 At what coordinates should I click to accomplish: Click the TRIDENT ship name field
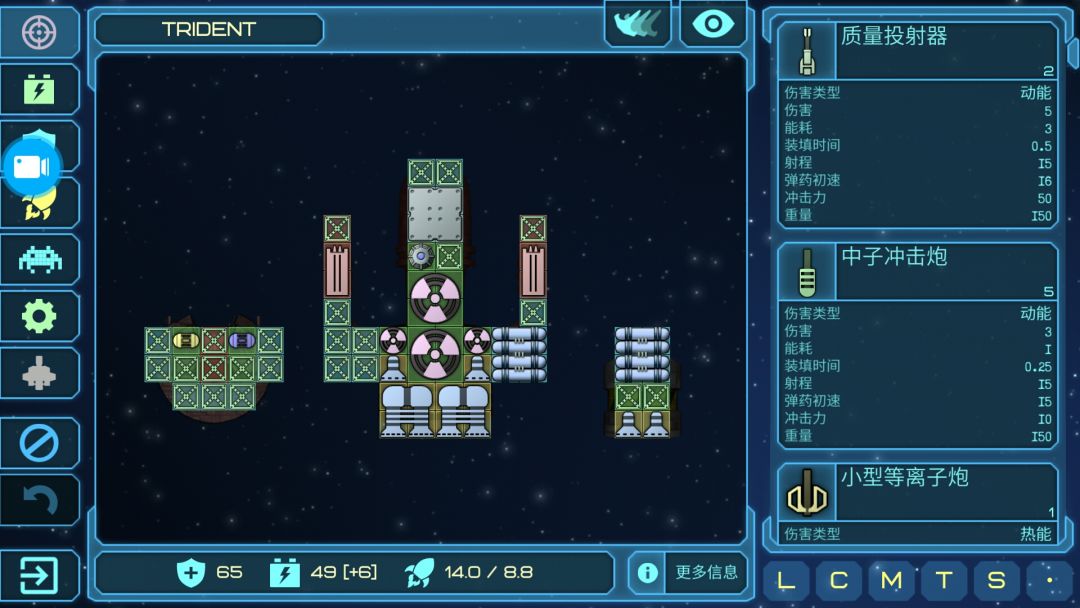[x=209, y=30]
